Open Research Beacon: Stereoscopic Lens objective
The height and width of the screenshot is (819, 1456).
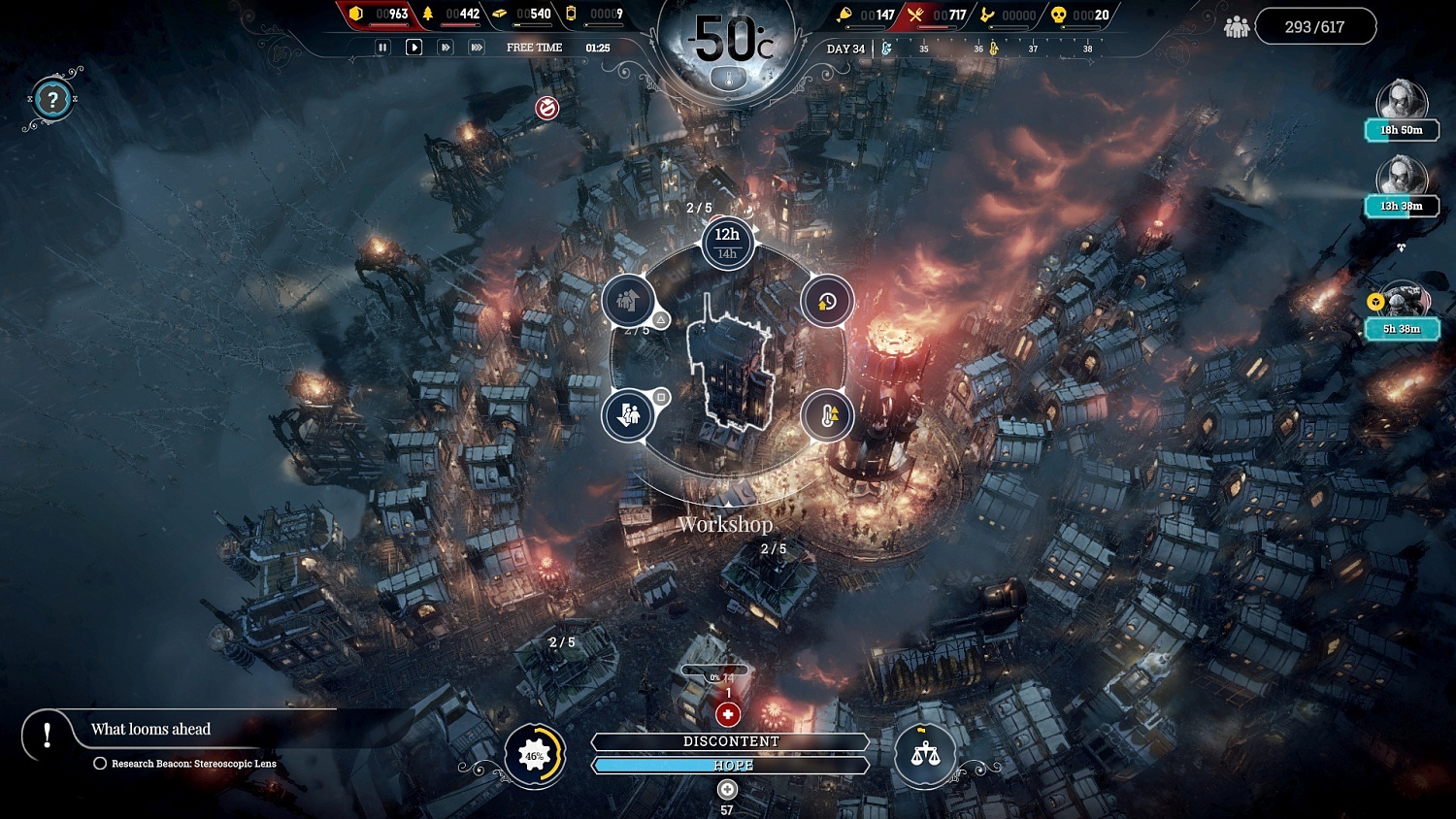click(x=192, y=764)
